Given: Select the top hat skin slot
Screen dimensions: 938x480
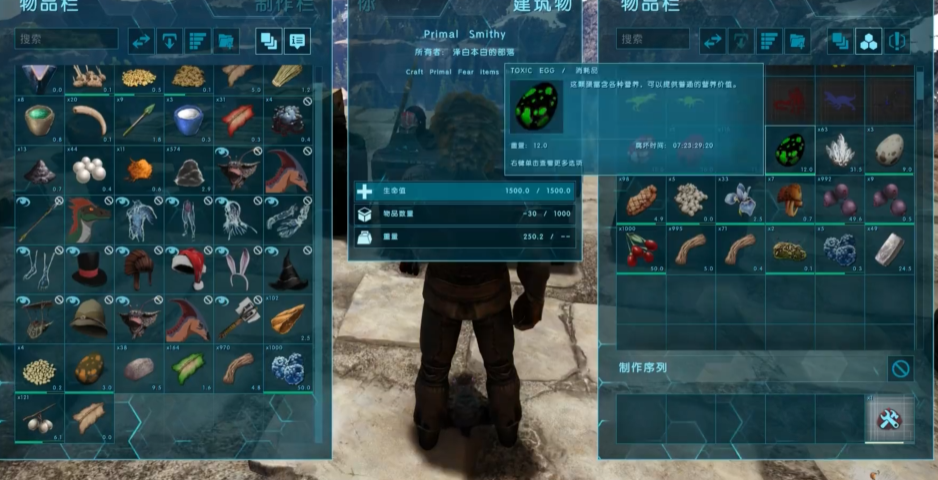Looking at the screenshot, I should point(89,269).
